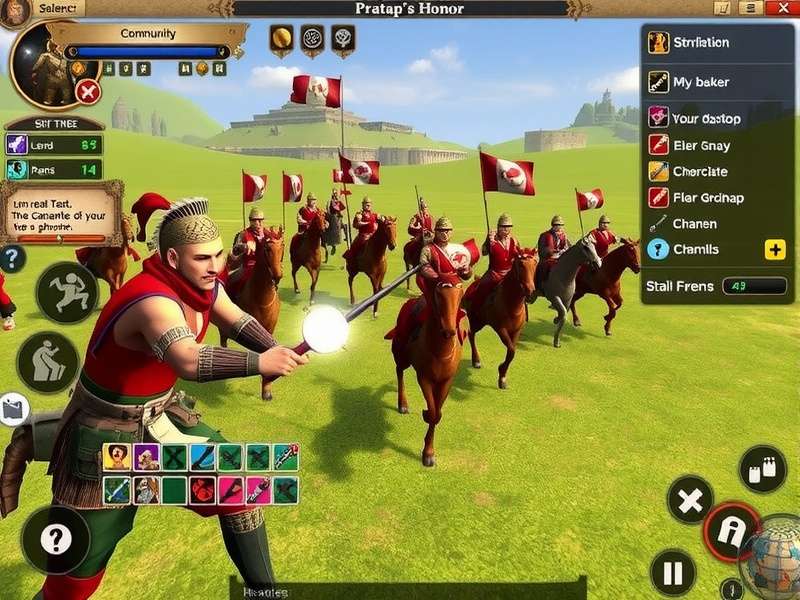
Task: Select the My baker entry
Action: tap(702, 82)
